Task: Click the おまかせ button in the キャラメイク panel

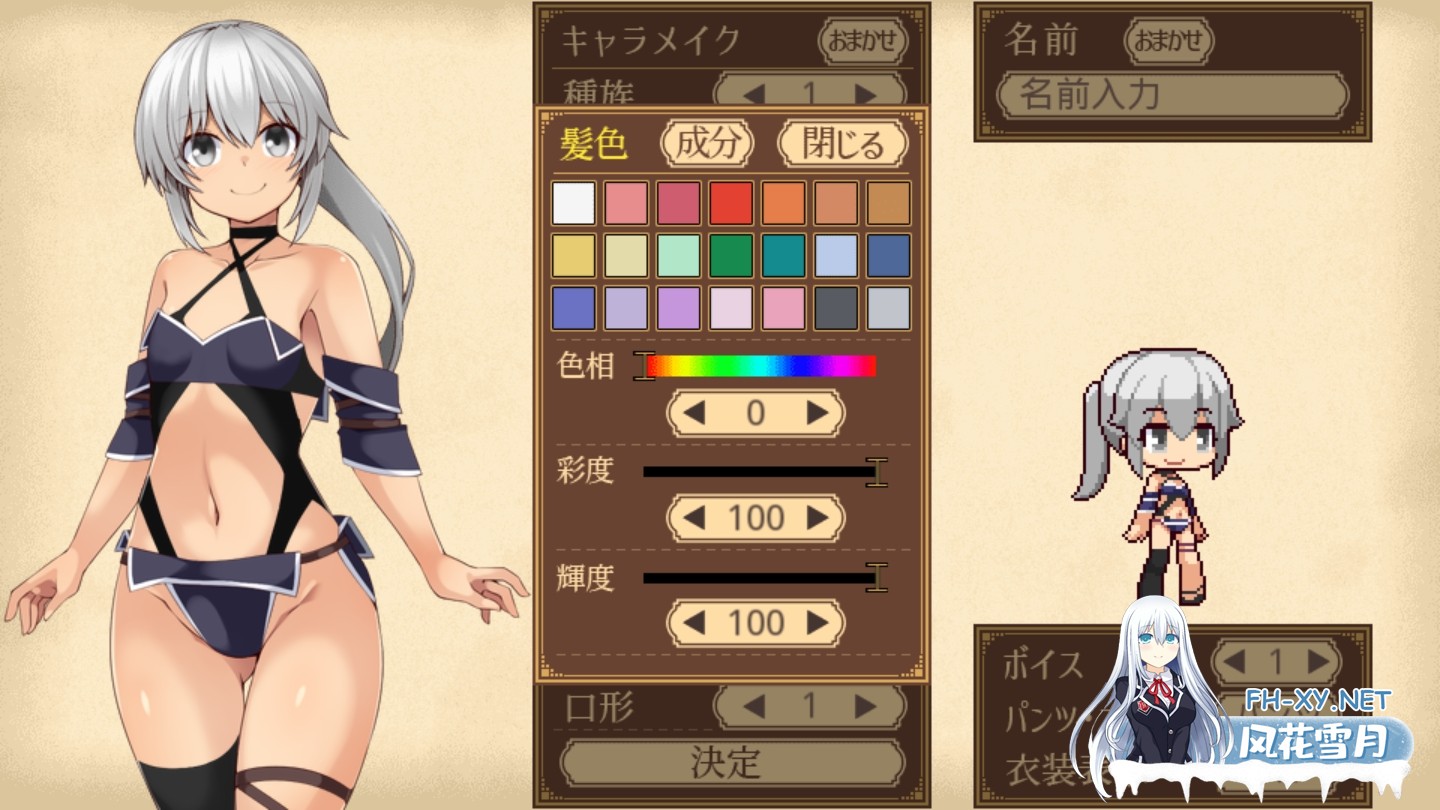Action: click(862, 42)
